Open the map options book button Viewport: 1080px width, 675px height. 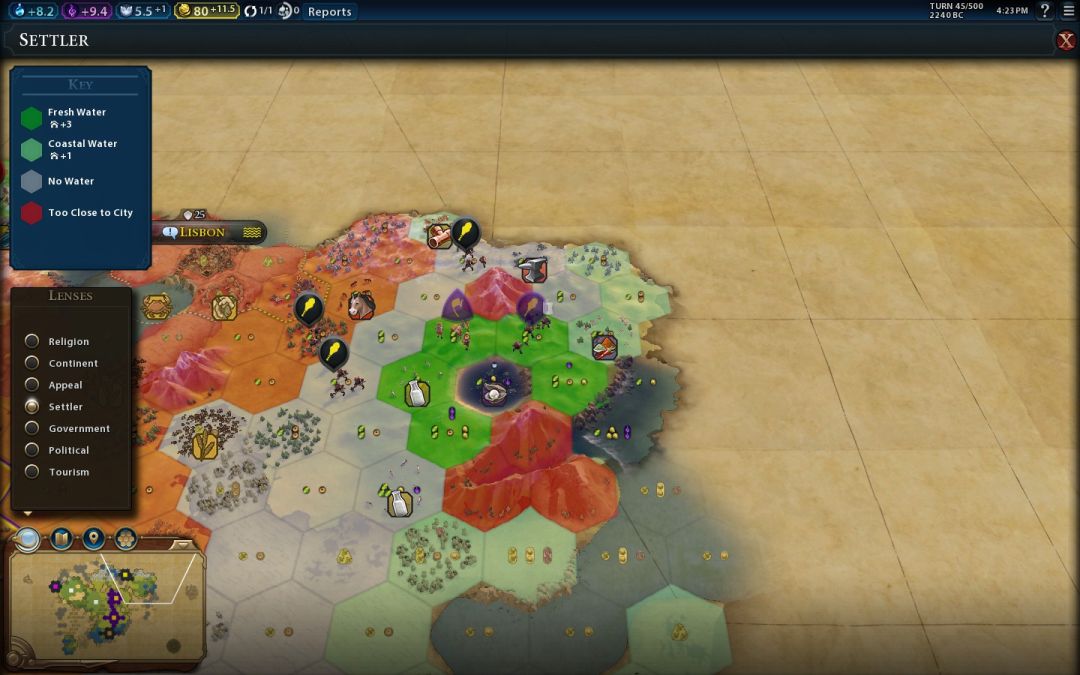[x=61, y=540]
